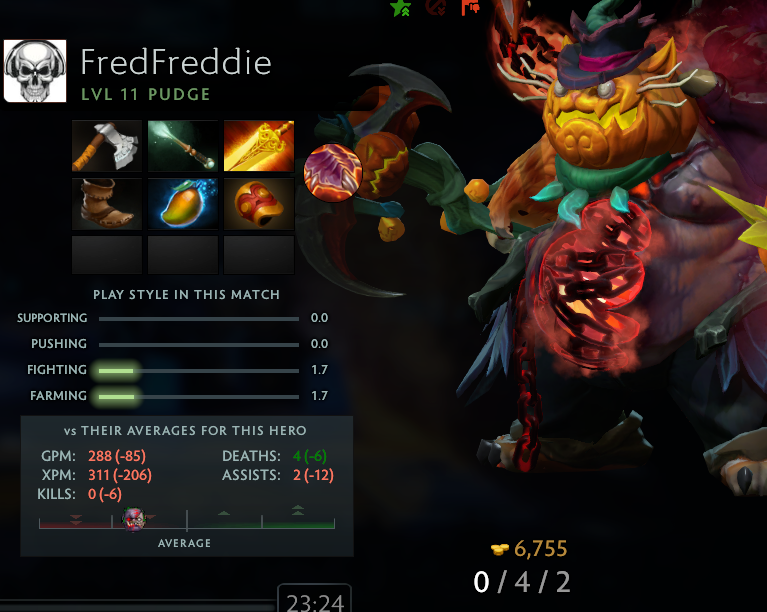Viewport: 767px width, 612px height.
Task: Click FredFreddie's skull avatar
Action: (35, 71)
